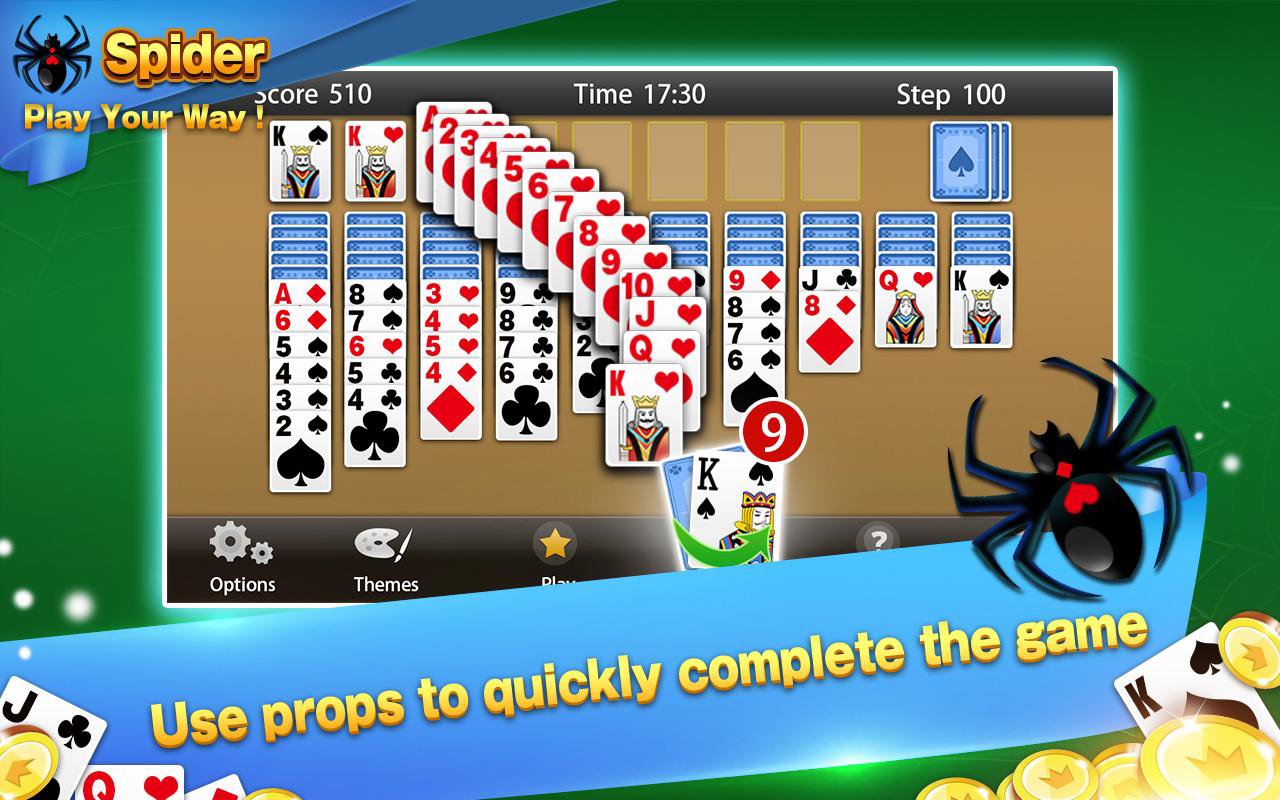Select the hint prop with green arrow

click(x=718, y=505)
